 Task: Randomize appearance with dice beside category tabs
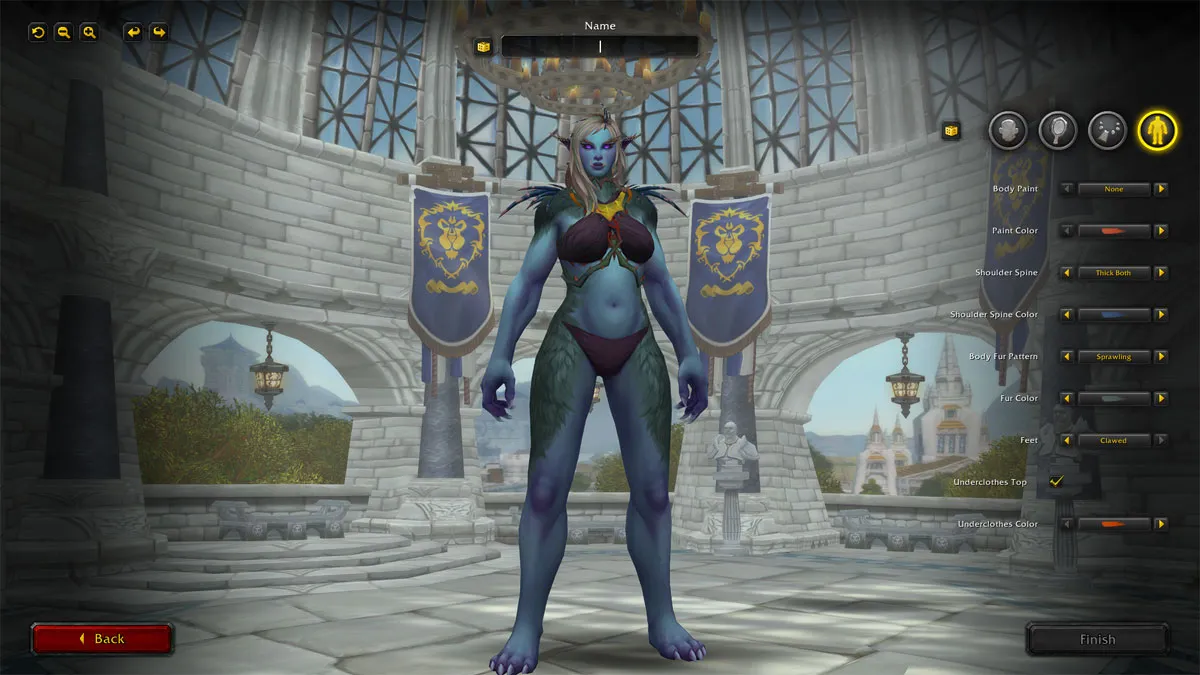click(x=951, y=130)
